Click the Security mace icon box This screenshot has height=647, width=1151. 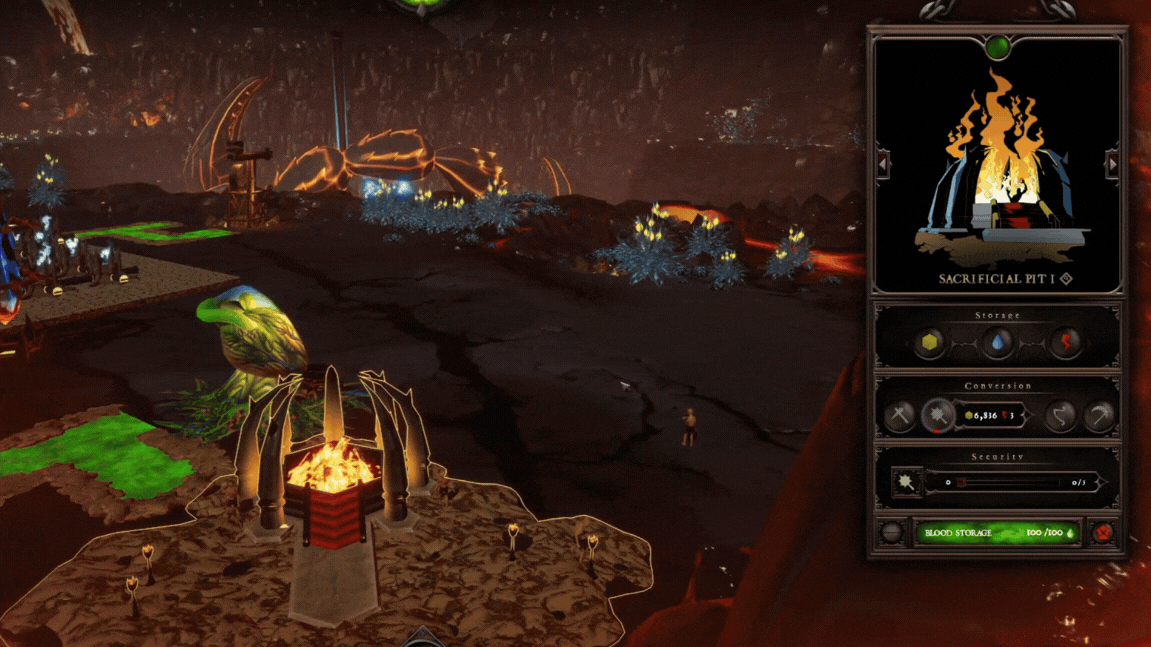click(x=906, y=483)
